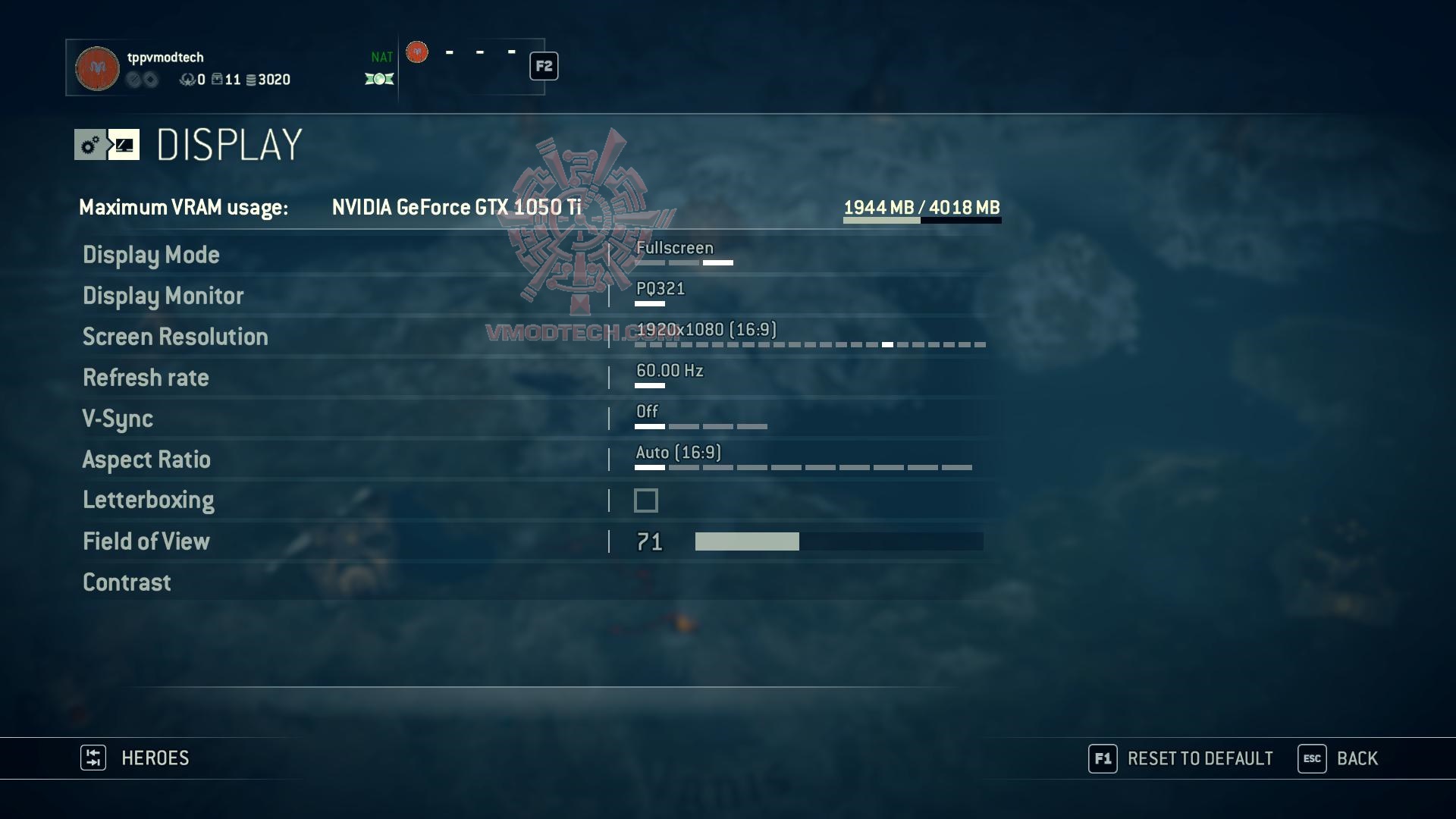Choose the Display Monitor option
The image size is (1456, 819).
pyautogui.click(x=163, y=296)
